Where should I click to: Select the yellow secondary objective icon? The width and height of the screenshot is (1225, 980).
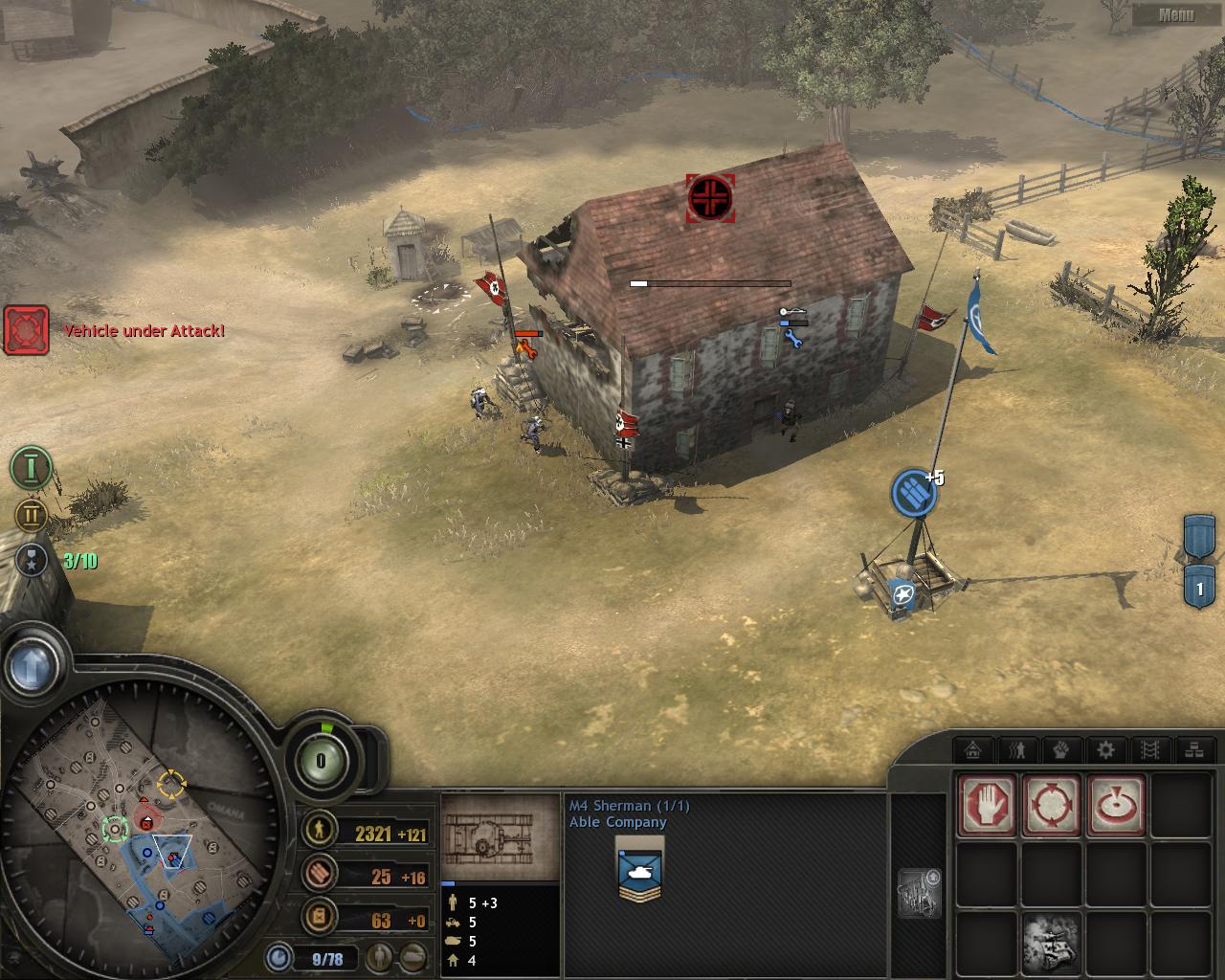31,516
